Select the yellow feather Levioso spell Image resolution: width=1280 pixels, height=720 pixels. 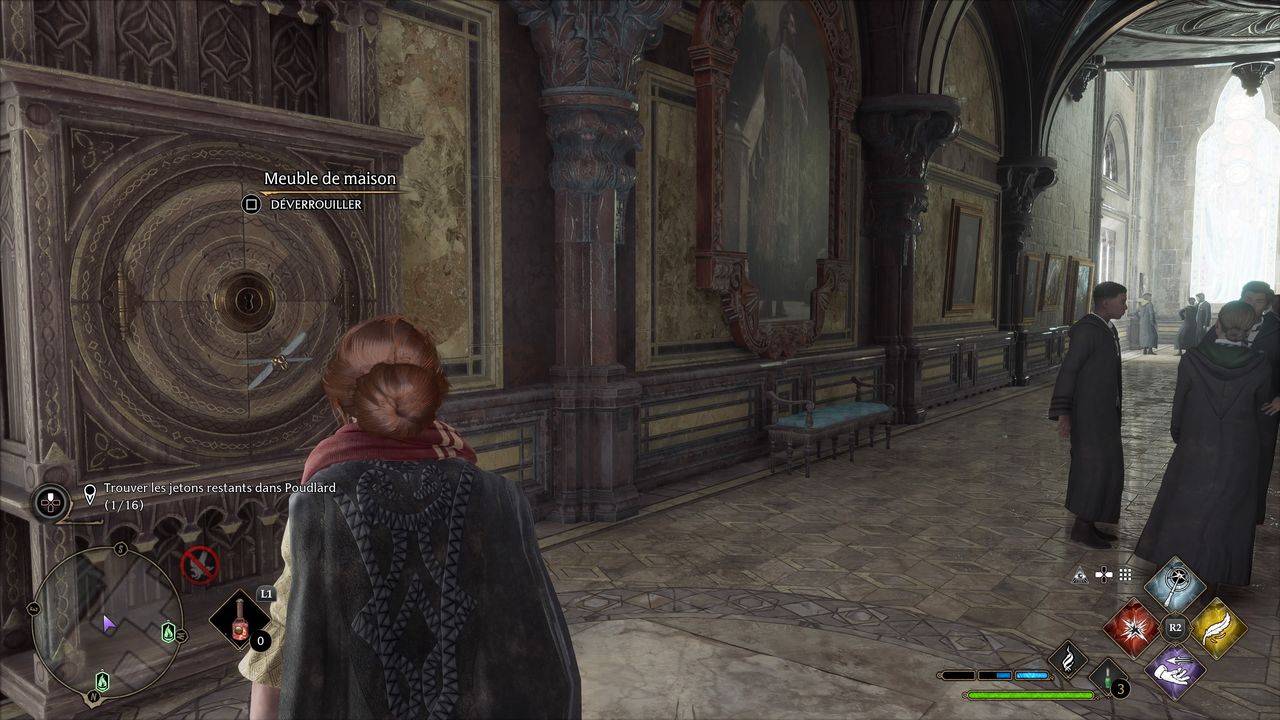point(1217,628)
